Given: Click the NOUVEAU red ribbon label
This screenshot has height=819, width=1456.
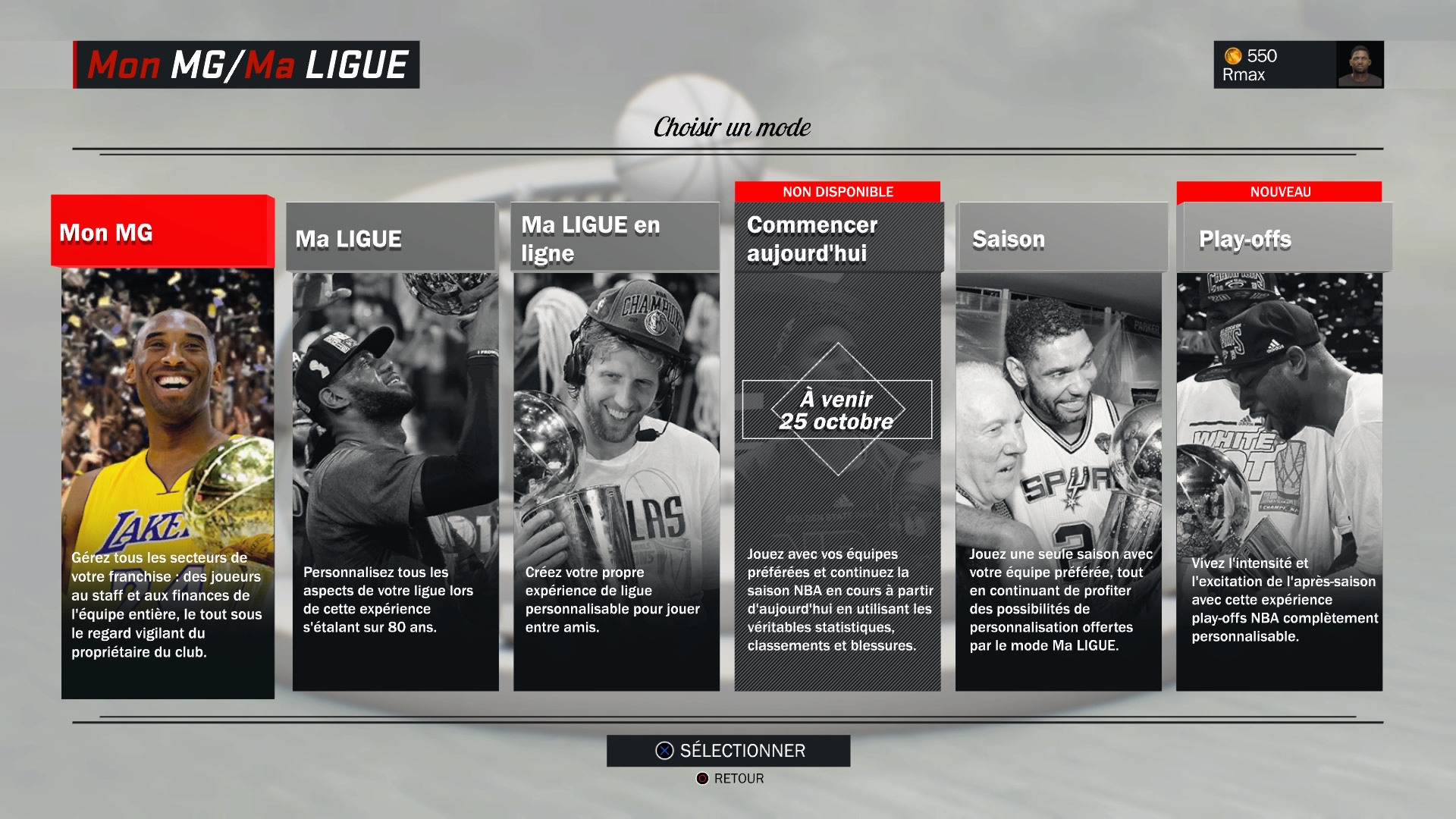Looking at the screenshot, I should pyautogui.click(x=1282, y=192).
